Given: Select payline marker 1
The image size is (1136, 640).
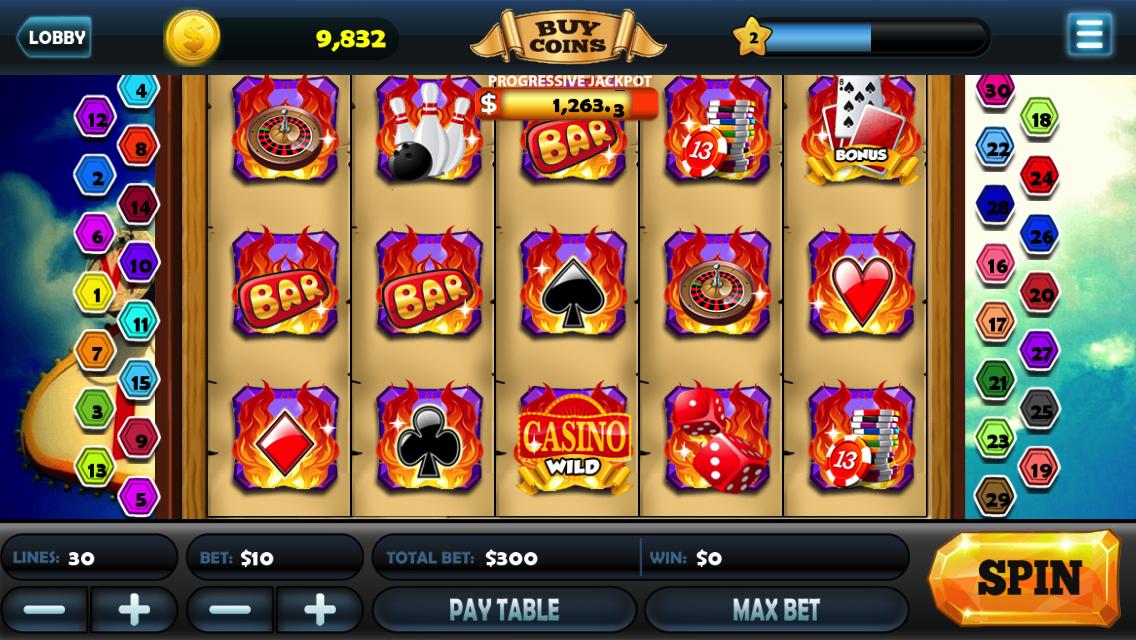Looking at the screenshot, I should 96,295.
